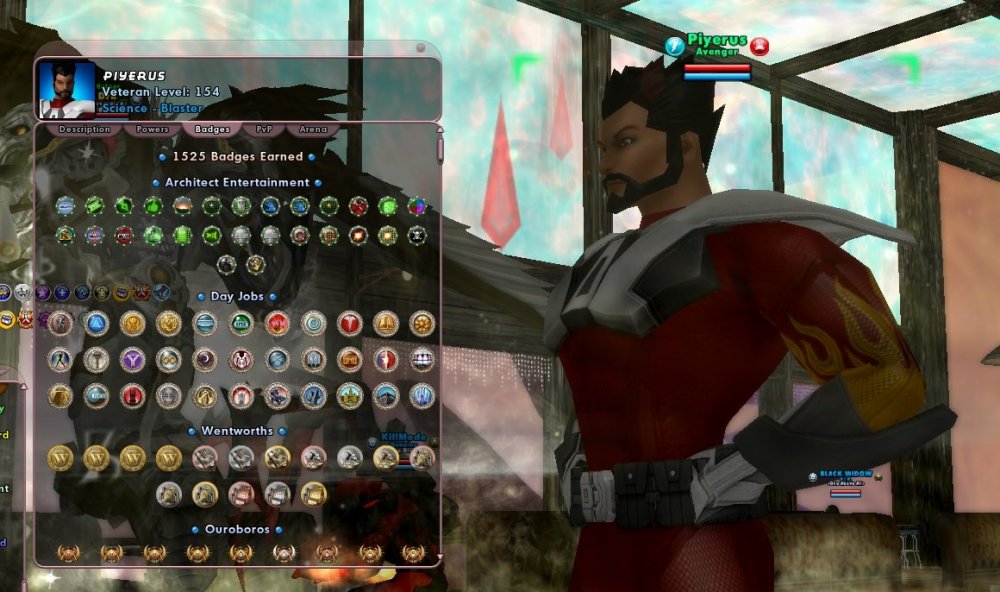Select the multicolored pie chart Architect badge

(417, 206)
